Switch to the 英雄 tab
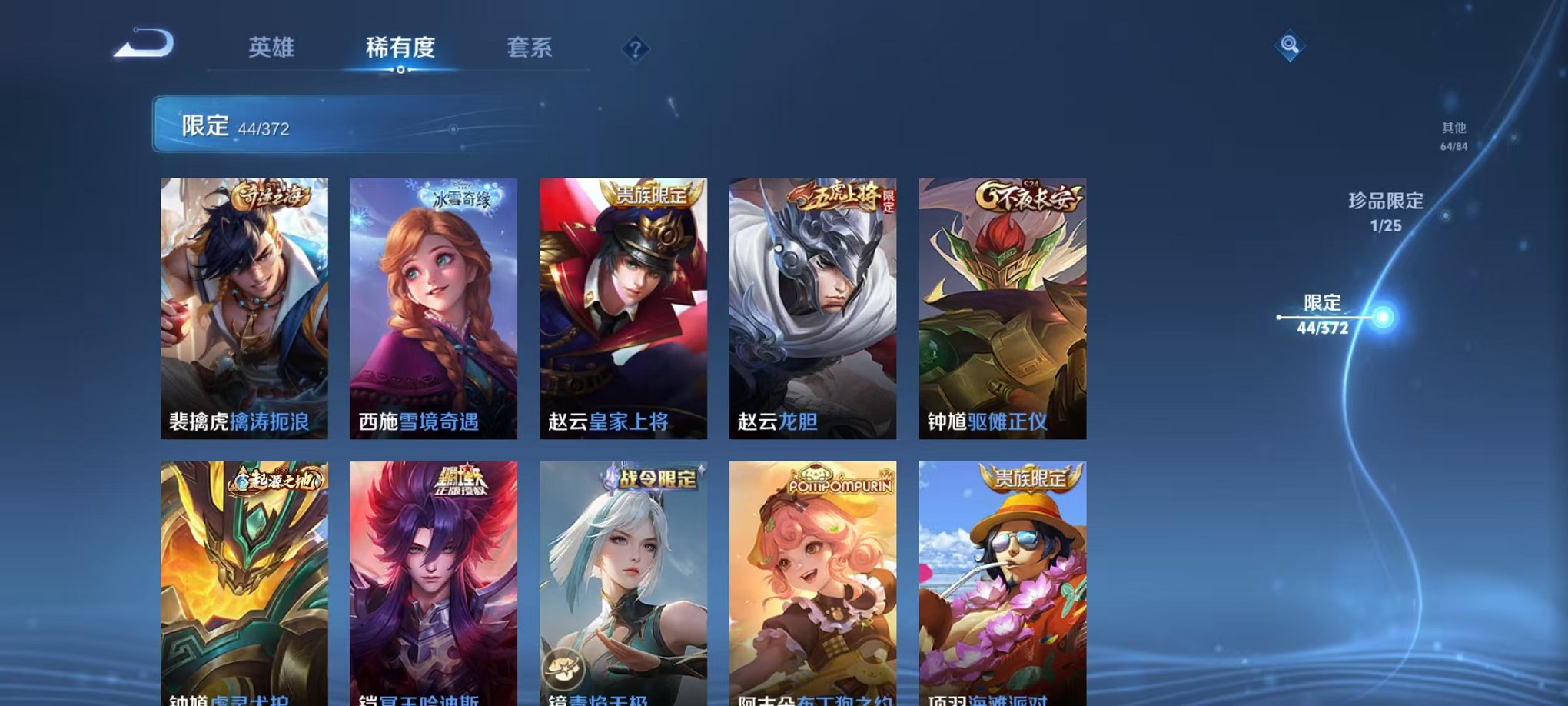 click(x=273, y=48)
